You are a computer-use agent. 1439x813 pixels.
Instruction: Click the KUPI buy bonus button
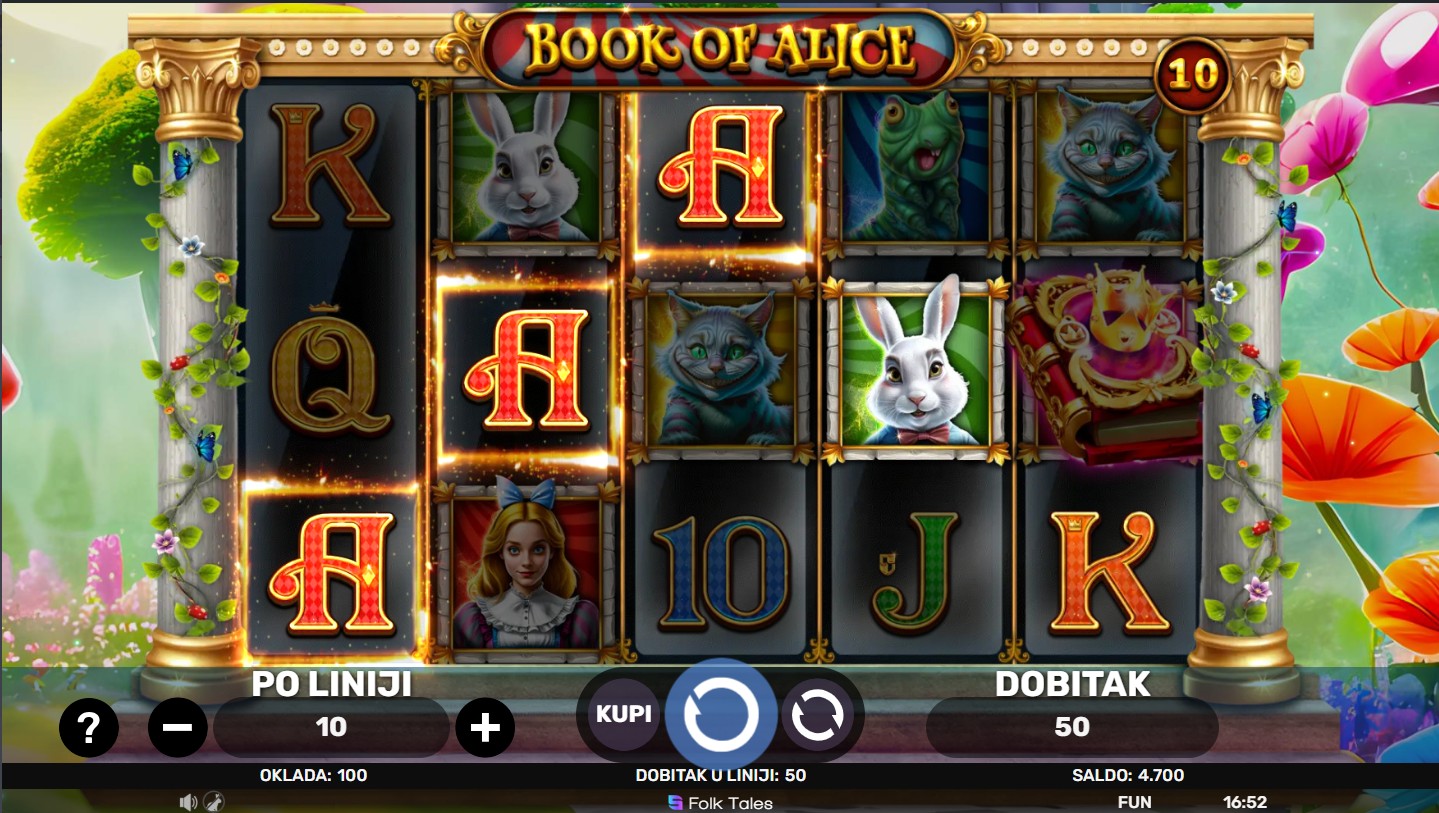click(x=624, y=714)
